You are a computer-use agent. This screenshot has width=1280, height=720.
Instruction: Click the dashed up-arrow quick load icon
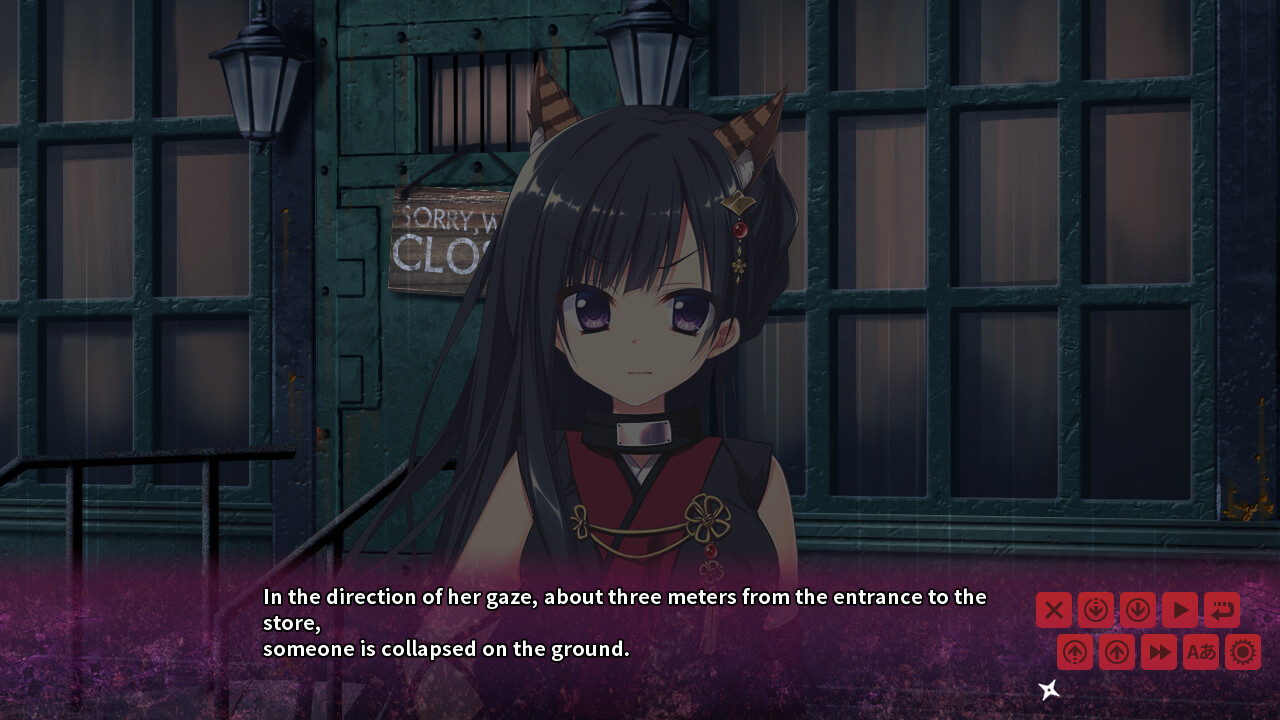point(1075,652)
